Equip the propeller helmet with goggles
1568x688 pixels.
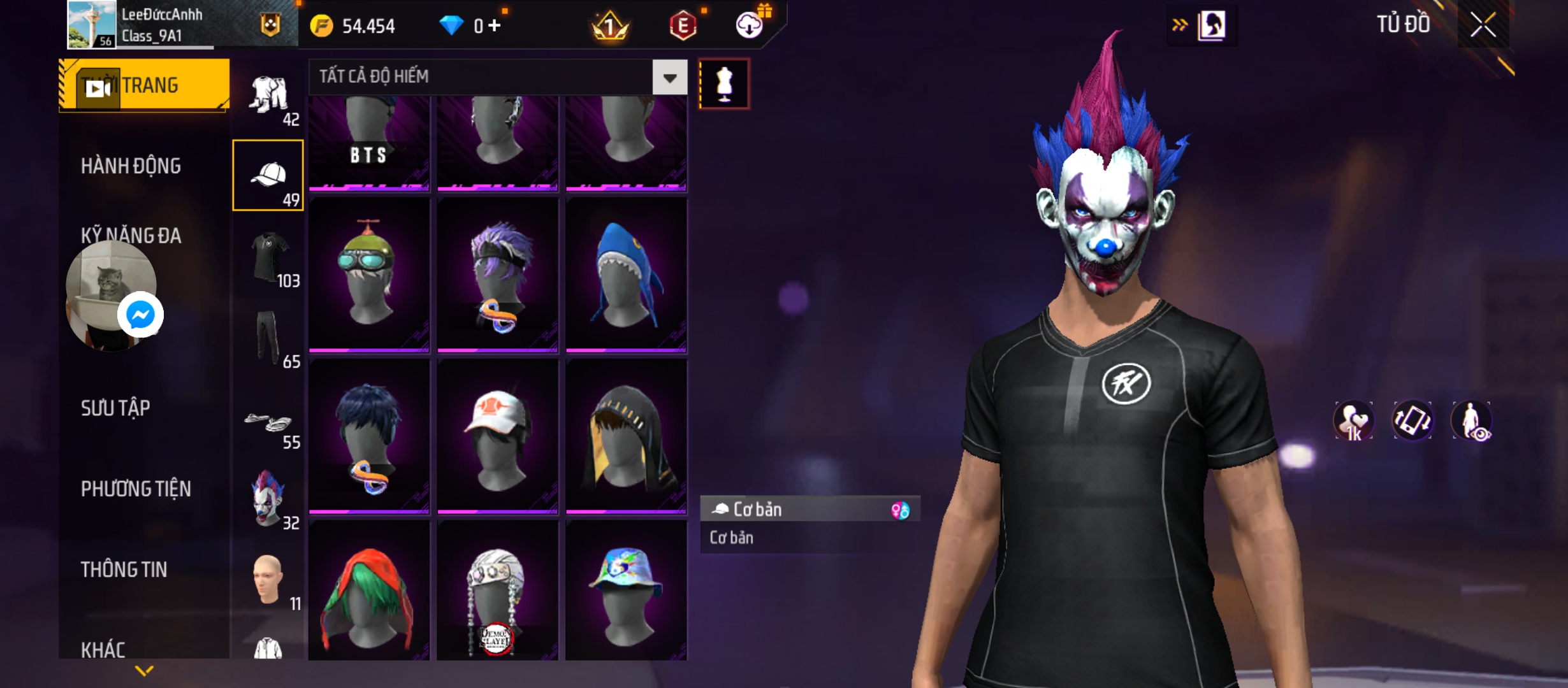(x=369, y=275)
